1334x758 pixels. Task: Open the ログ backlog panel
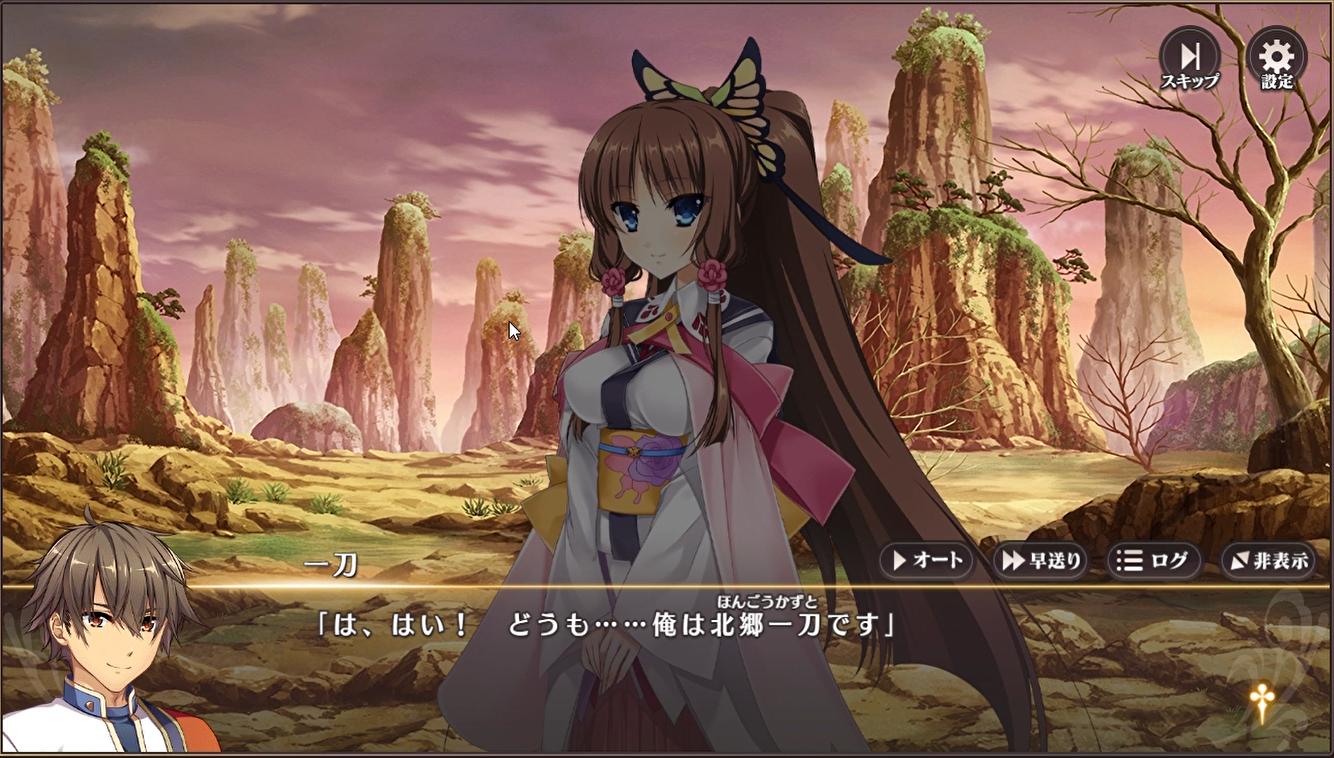(1155, 561)
